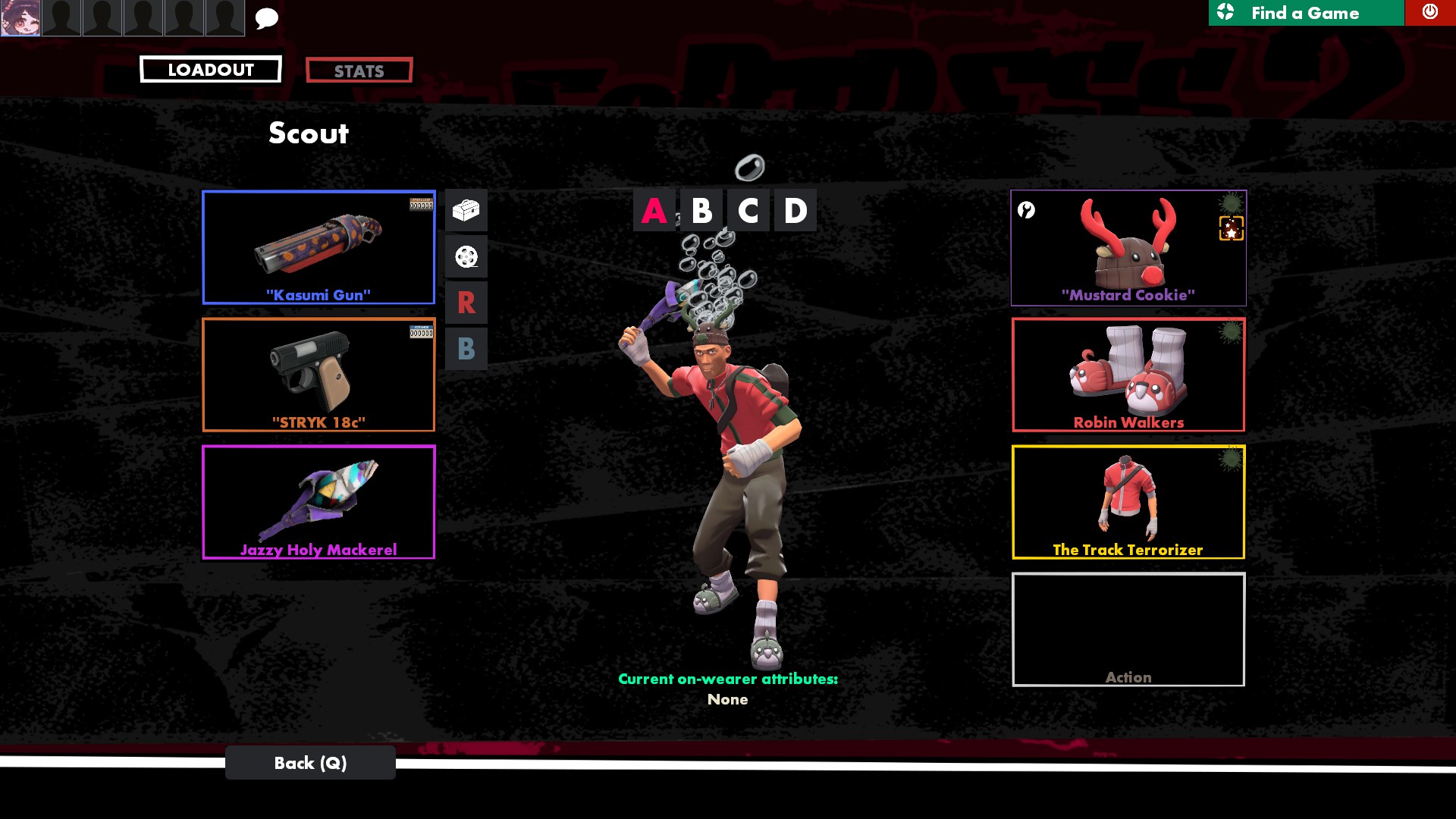Screen dimensions: 1456x819
Task: Open the empty Action slot
Action: [x=1128, y=629]
